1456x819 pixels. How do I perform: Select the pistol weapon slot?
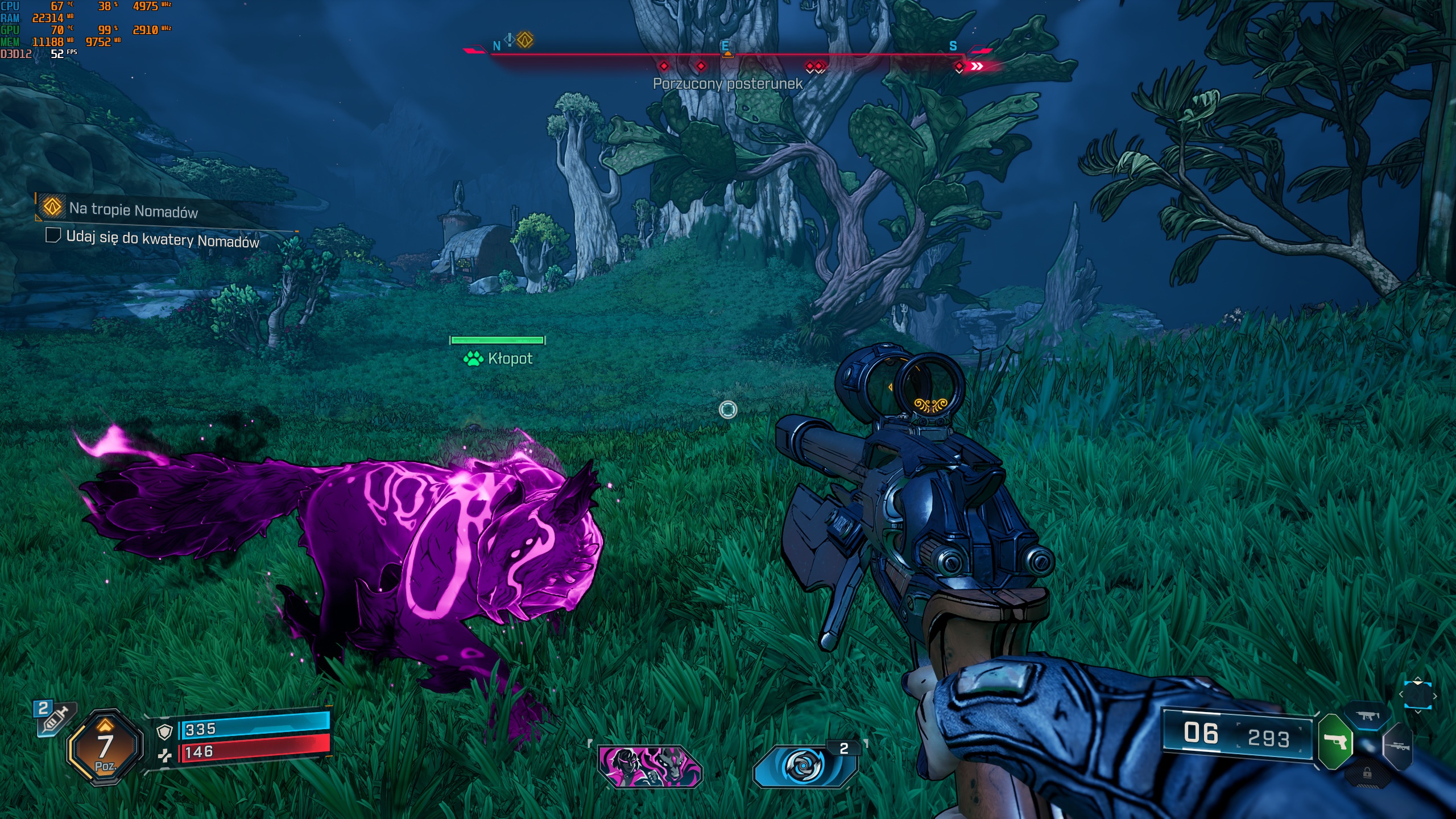click(1335, 742)
